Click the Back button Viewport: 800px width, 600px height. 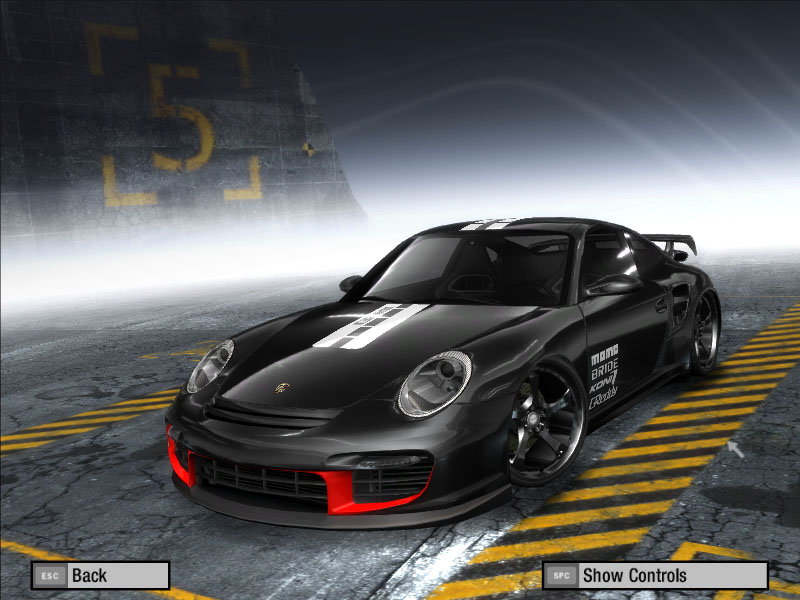100,575
